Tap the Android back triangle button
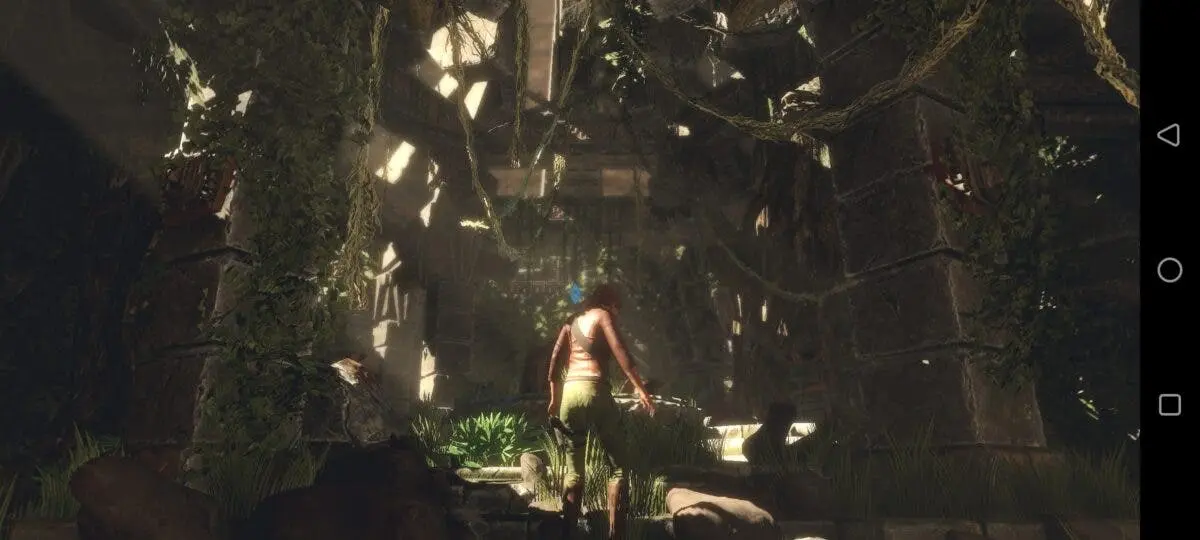Screen dimensions: 1200x540 1168,135
